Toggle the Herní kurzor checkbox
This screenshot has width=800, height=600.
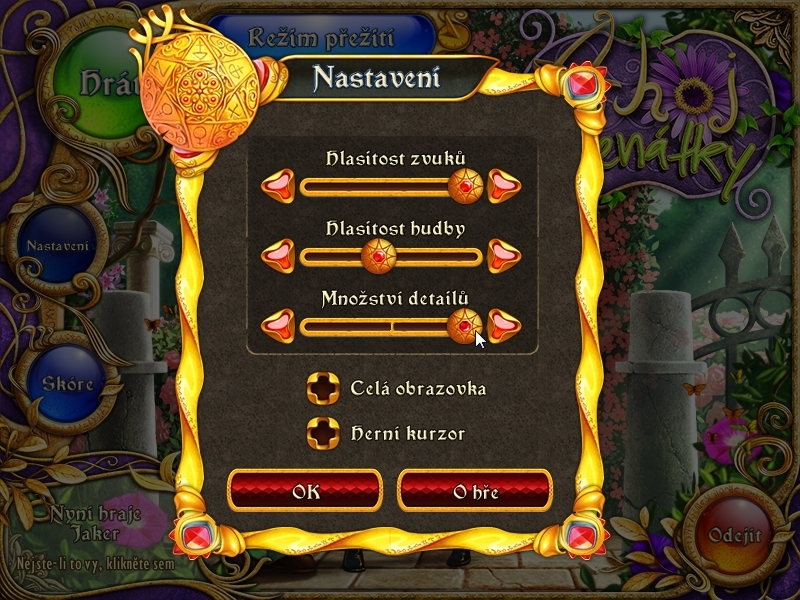(323, 433)
